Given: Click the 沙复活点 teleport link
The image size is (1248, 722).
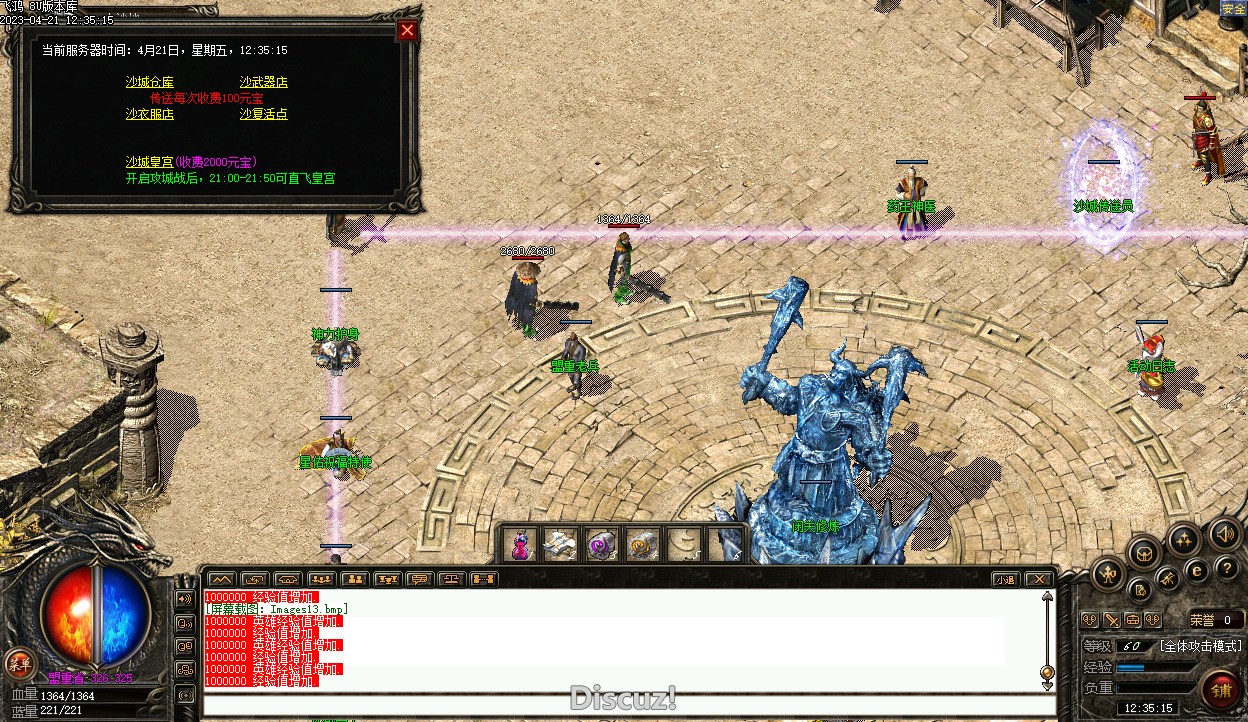Looking at the screenshot, I should coord(263,114).
